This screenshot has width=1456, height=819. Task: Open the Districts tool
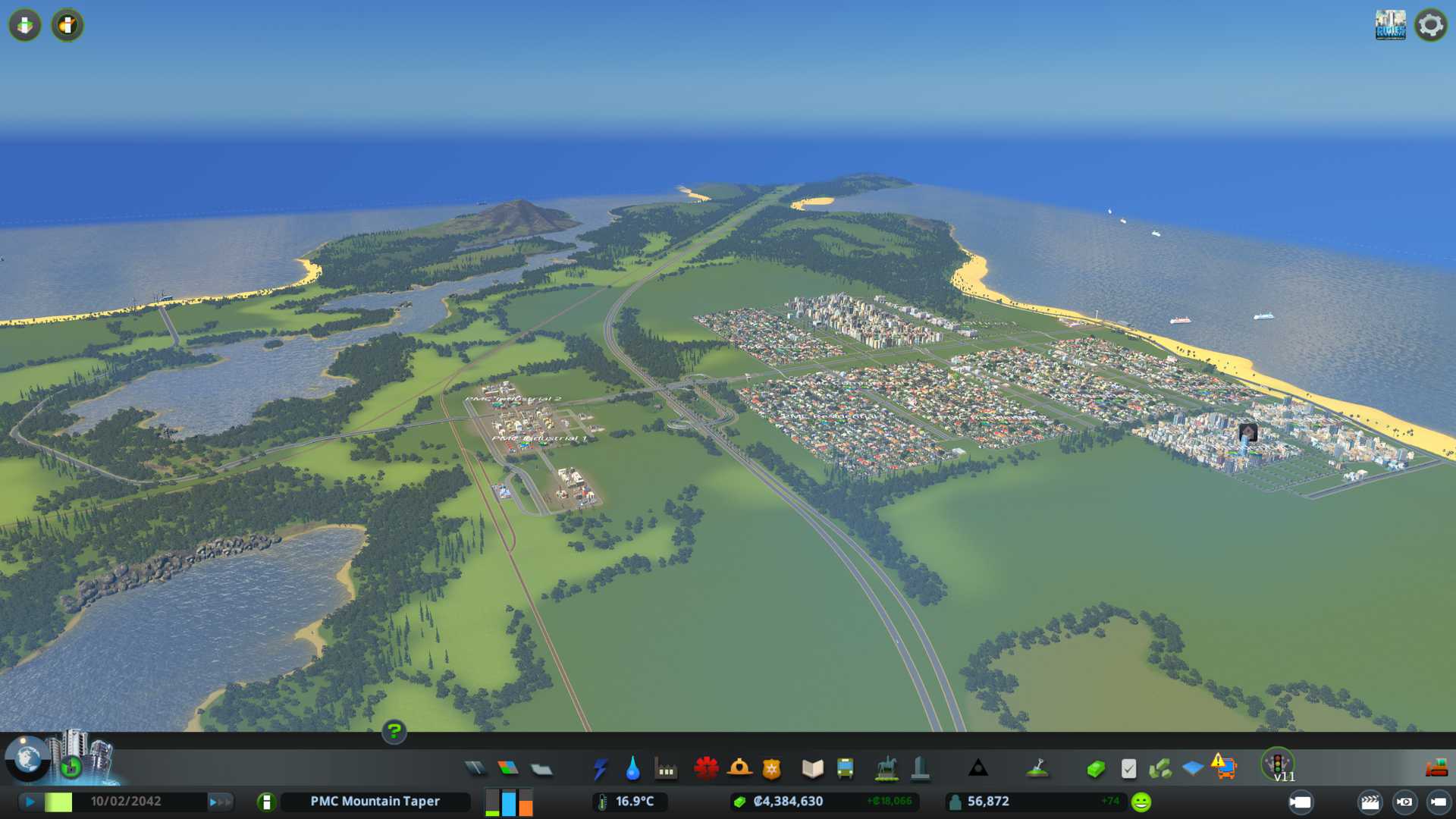(541, 770)
